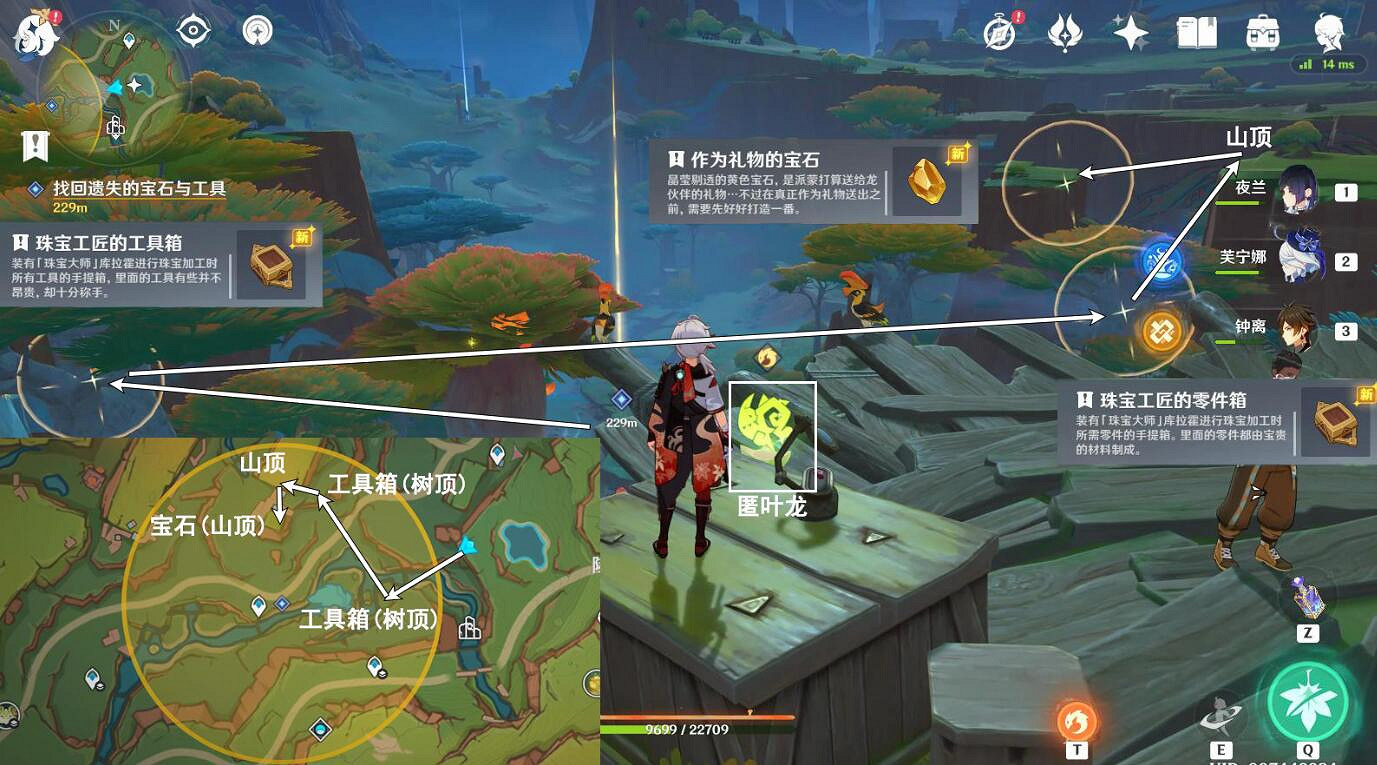Open the Battle Pass wings icon
This screenshot has width=1377, height=765.
click(1066, 32)
